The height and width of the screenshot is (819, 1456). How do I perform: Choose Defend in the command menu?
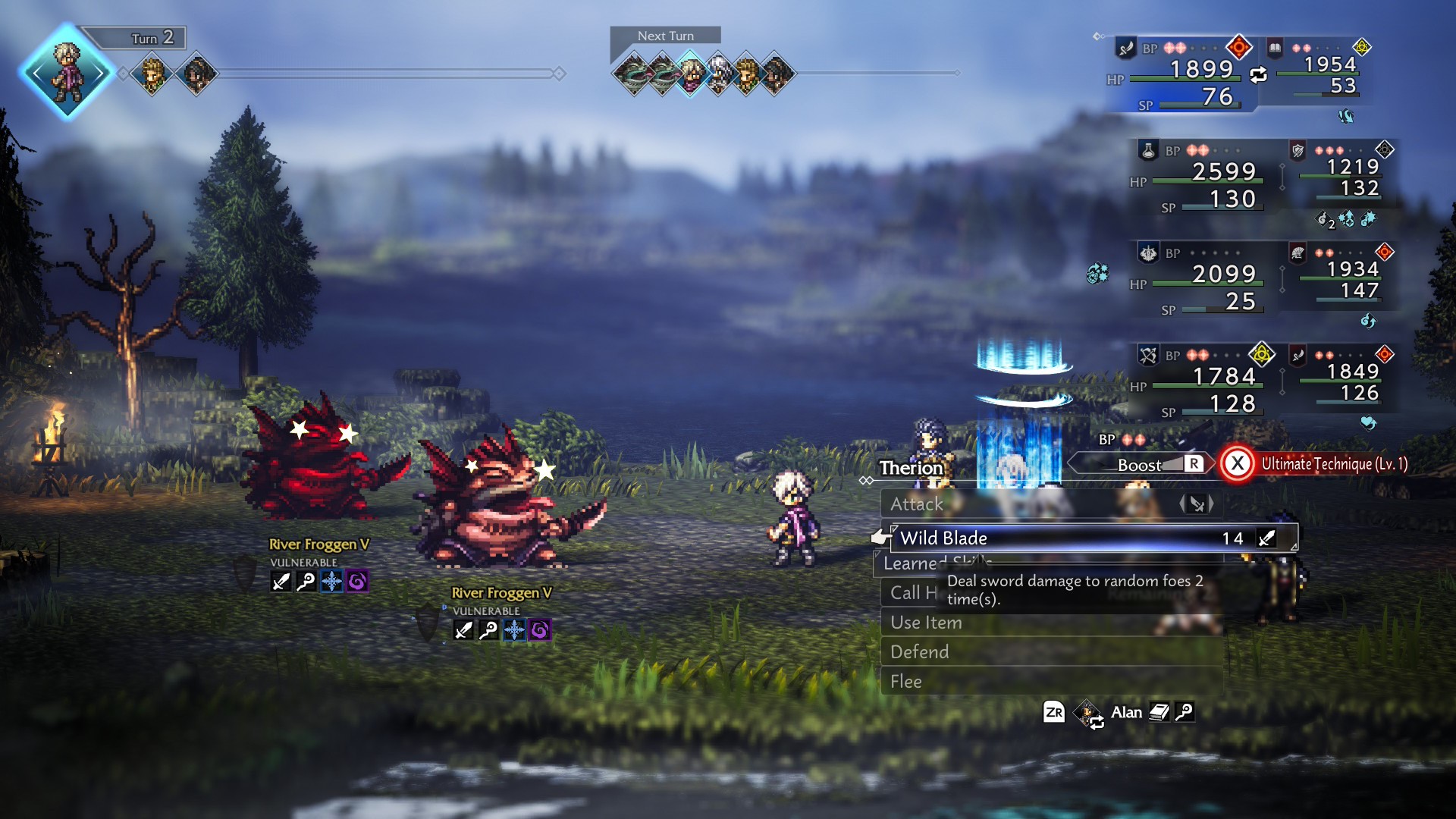[x=919, y=651]
